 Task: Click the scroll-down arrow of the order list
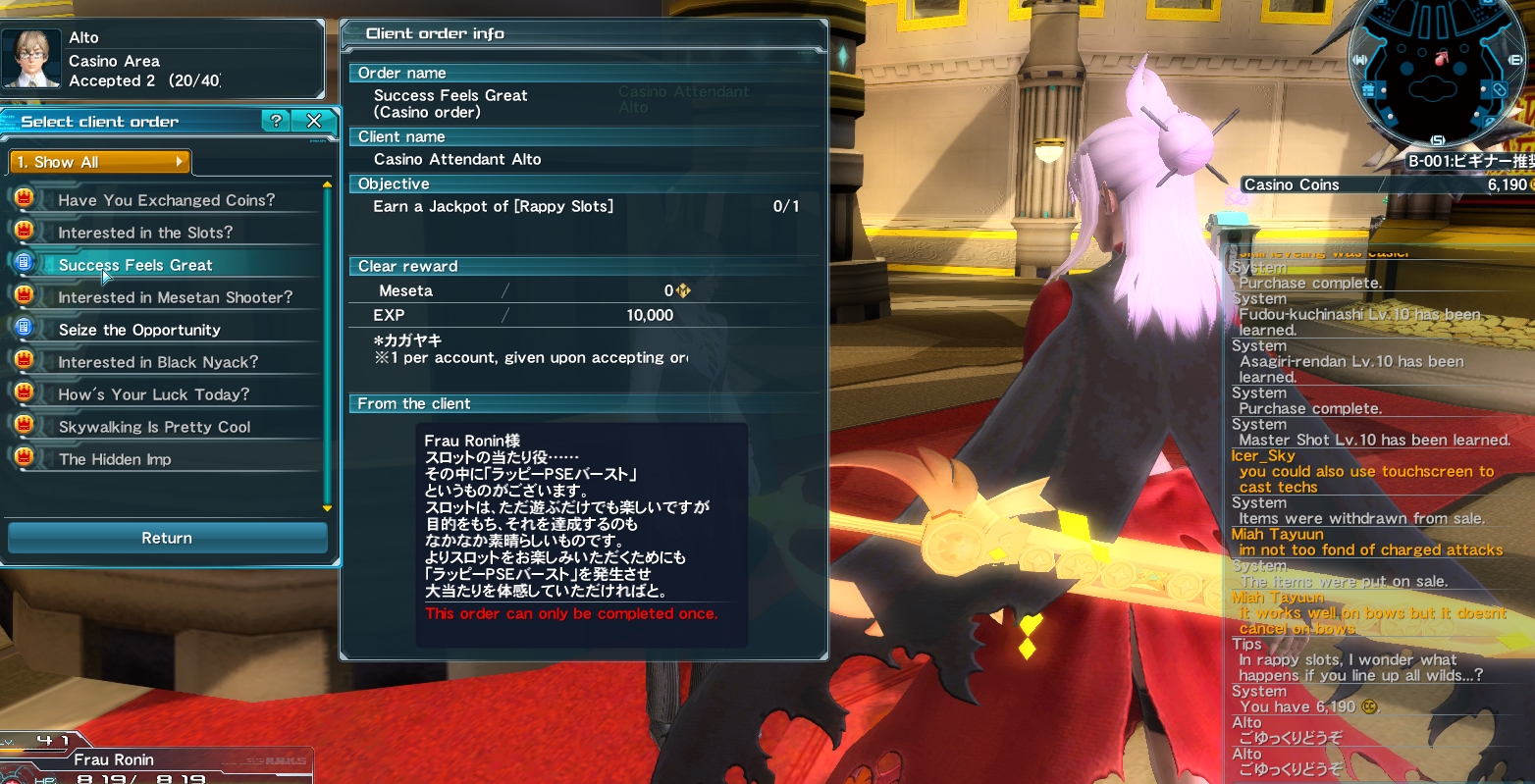(326, 508)
